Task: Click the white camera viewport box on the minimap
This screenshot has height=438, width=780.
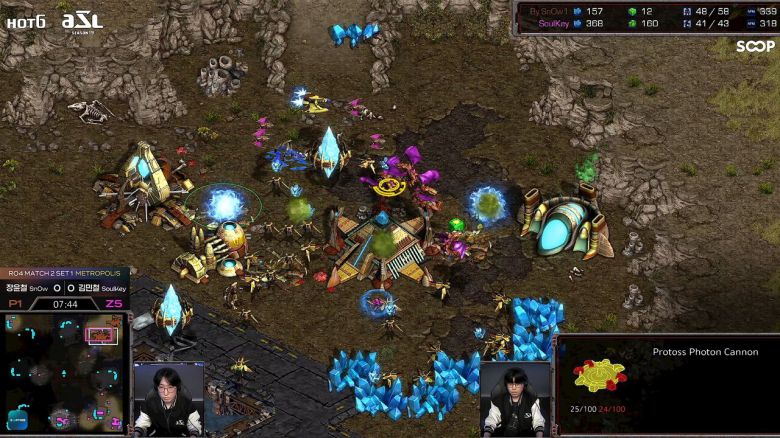Action: (x=102, y=335)
